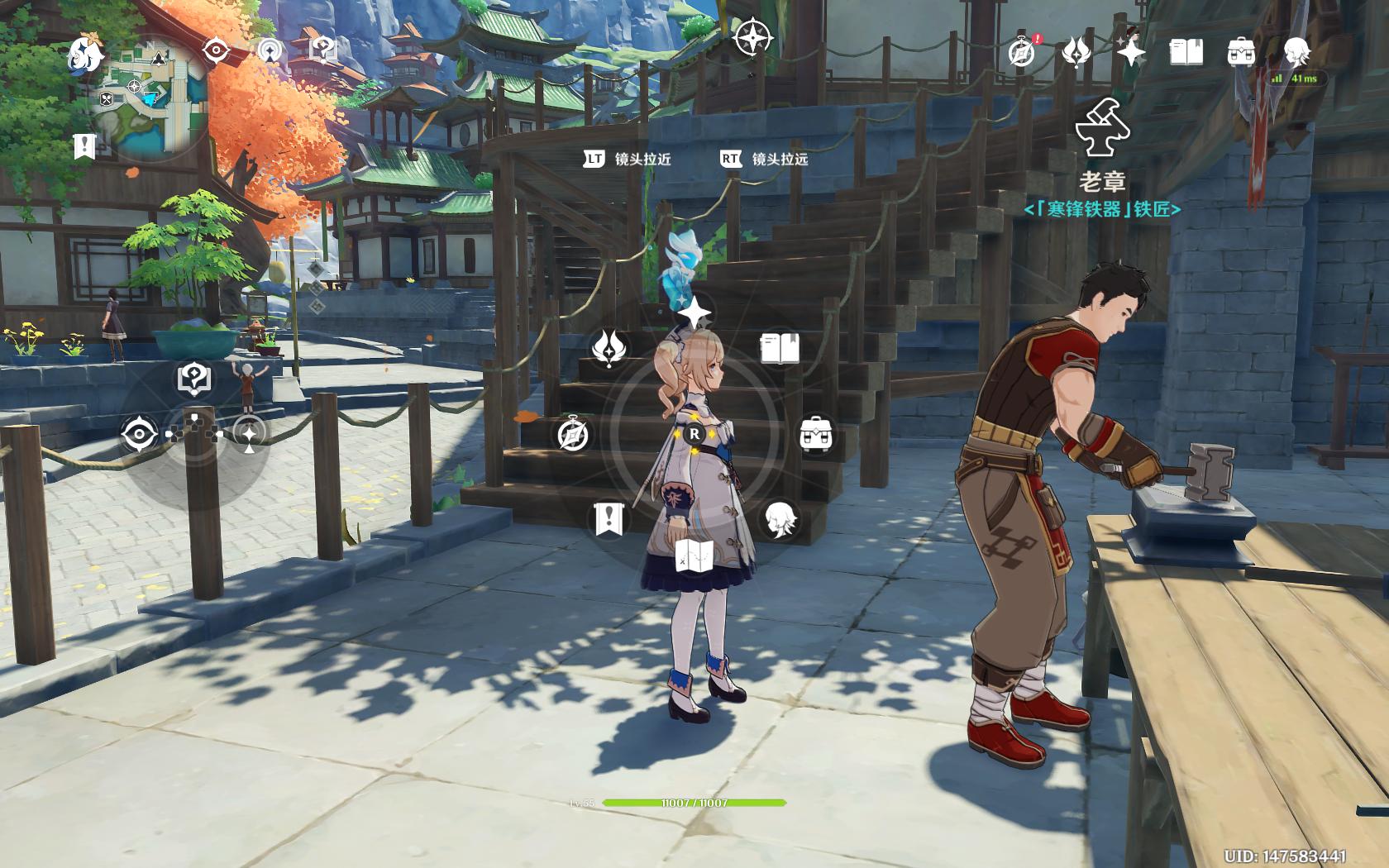Click the question-mark icon above the d-pad wheel
Screen dimensions: 1389x868
coord(193,379)
